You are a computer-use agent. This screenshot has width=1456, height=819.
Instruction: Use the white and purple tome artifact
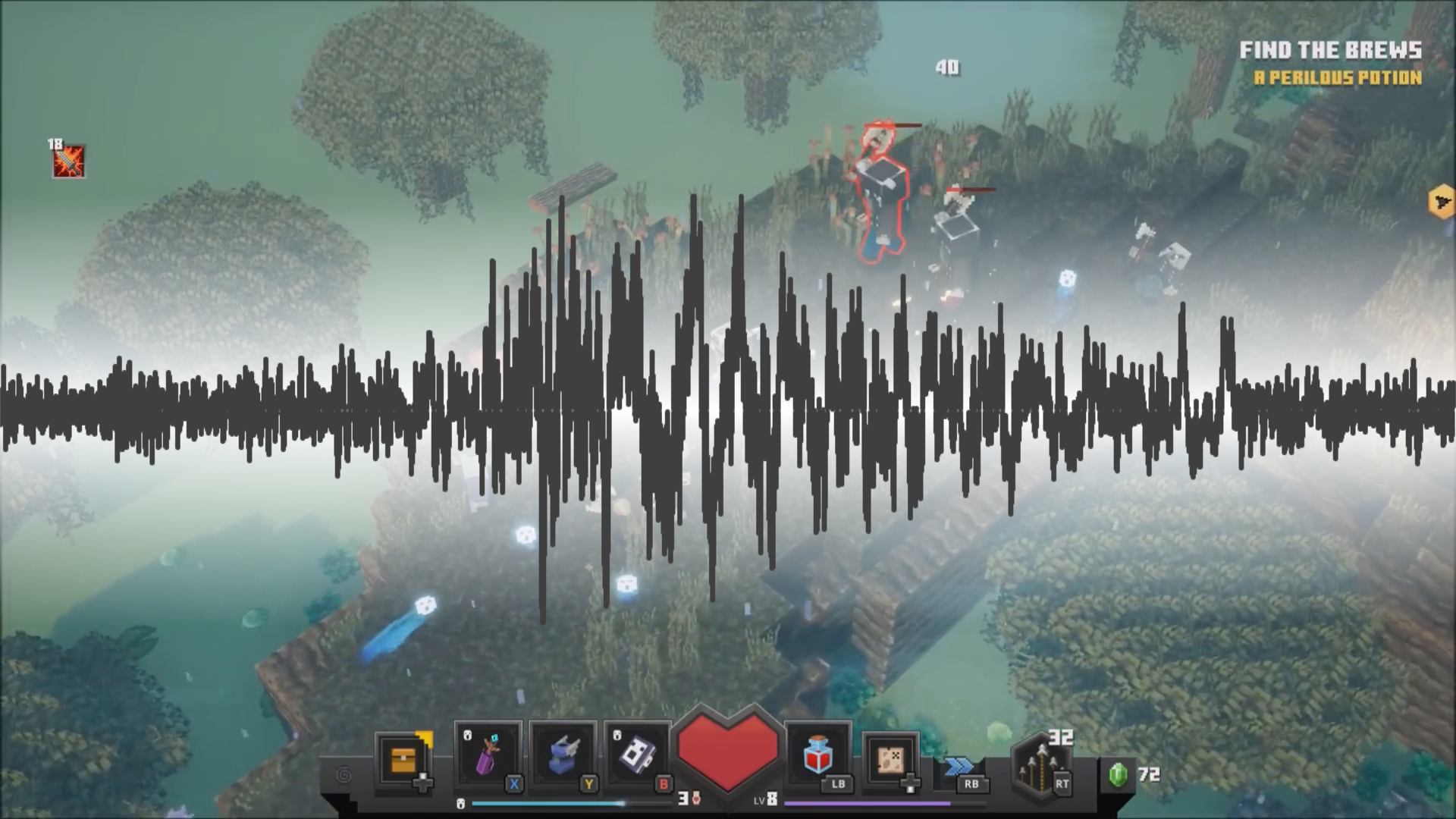[x=638, y=755]
